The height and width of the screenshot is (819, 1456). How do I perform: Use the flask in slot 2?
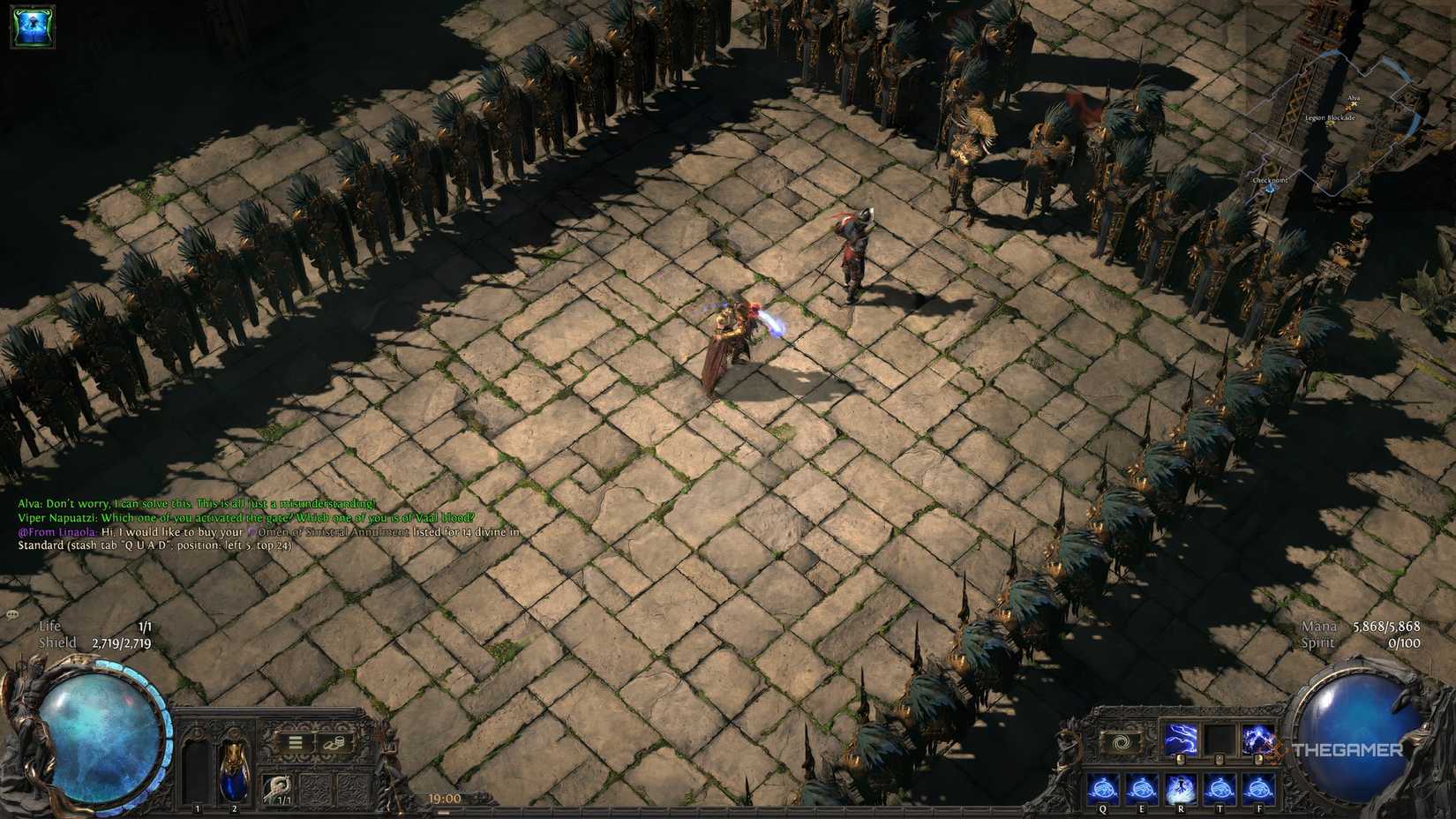coord(234,770)
